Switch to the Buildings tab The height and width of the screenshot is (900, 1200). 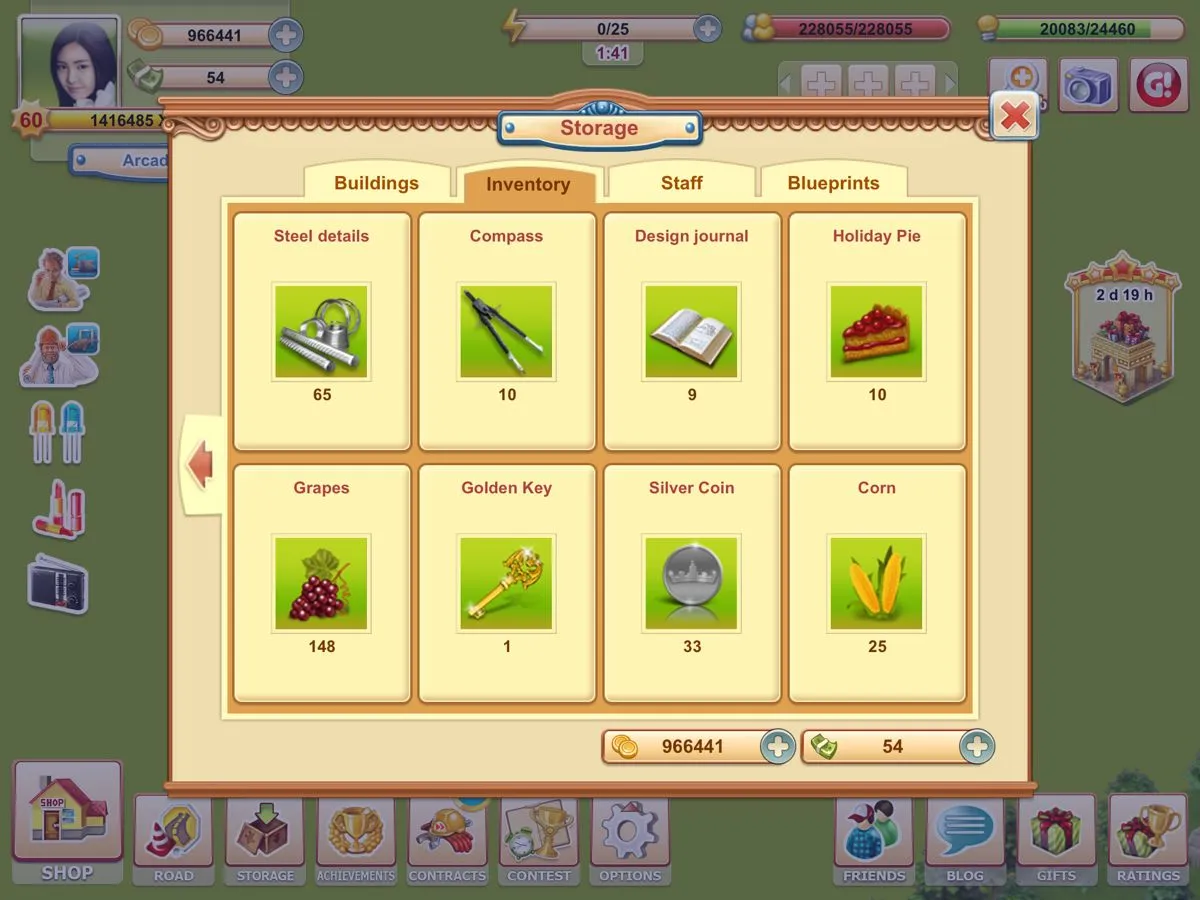click(376, 183)
